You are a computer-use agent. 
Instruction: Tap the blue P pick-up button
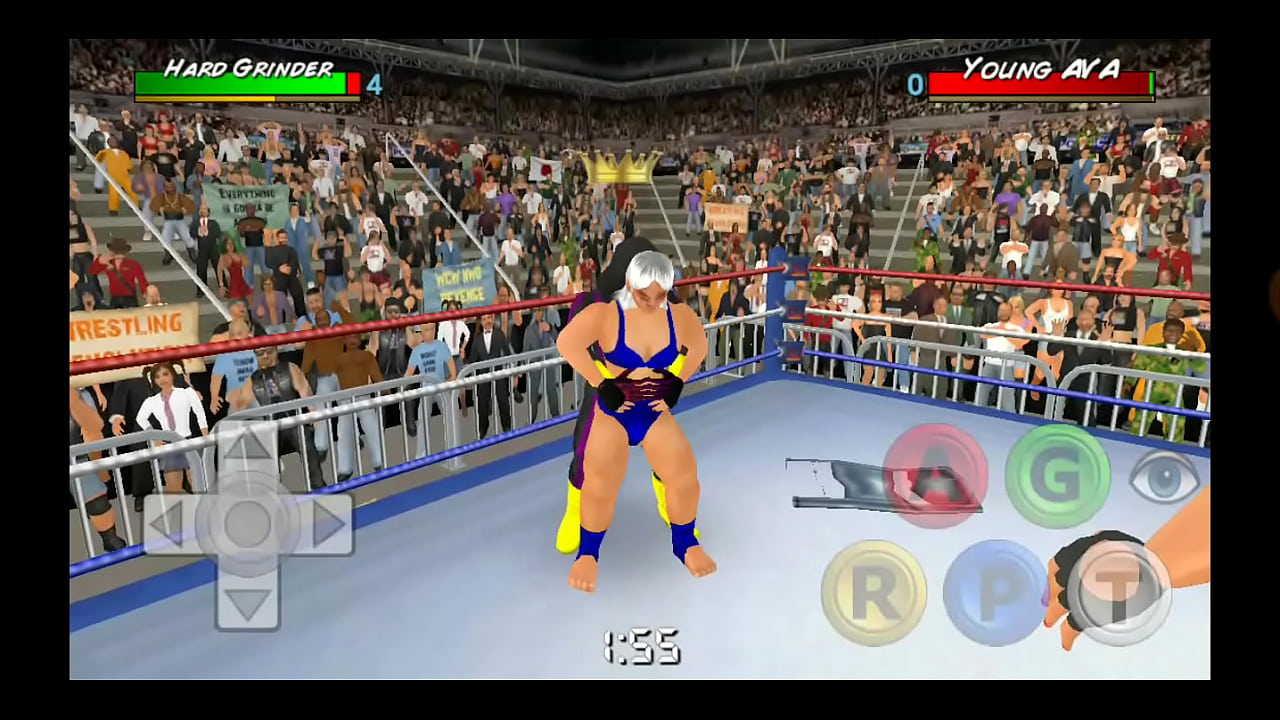pyautogui.click(x=996, y=593)
